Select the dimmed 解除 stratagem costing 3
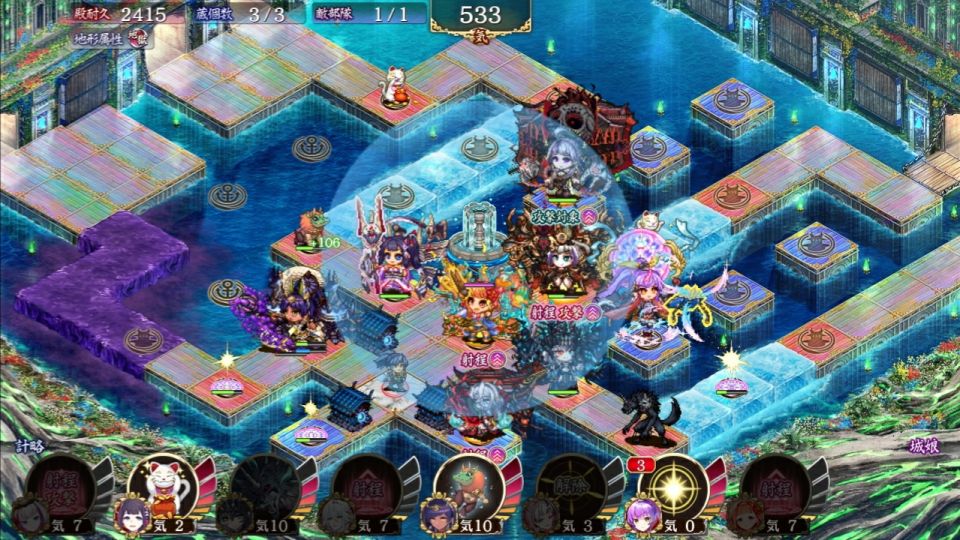 [569, 490]
